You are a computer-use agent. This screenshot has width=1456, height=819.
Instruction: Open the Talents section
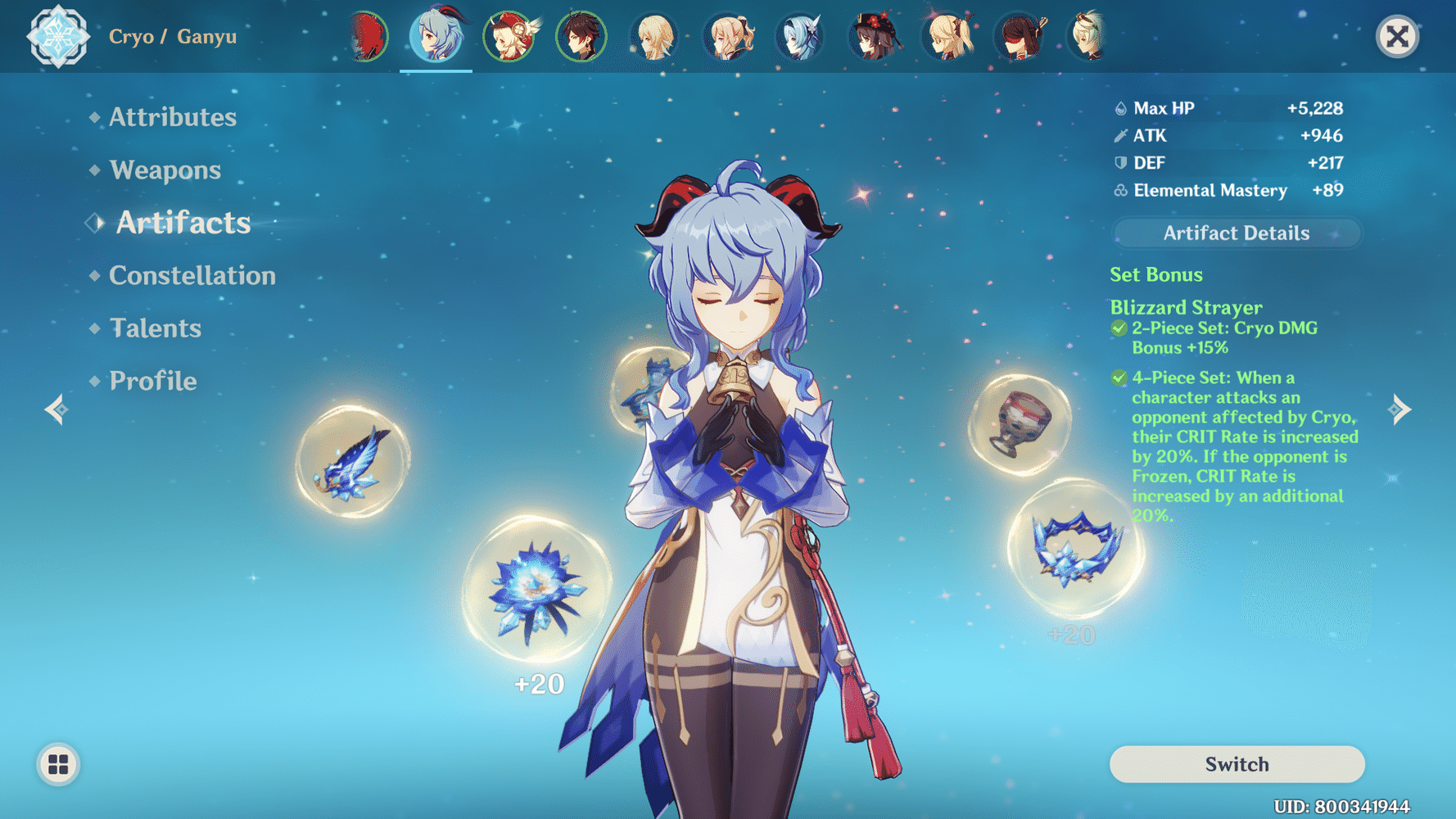156,328
